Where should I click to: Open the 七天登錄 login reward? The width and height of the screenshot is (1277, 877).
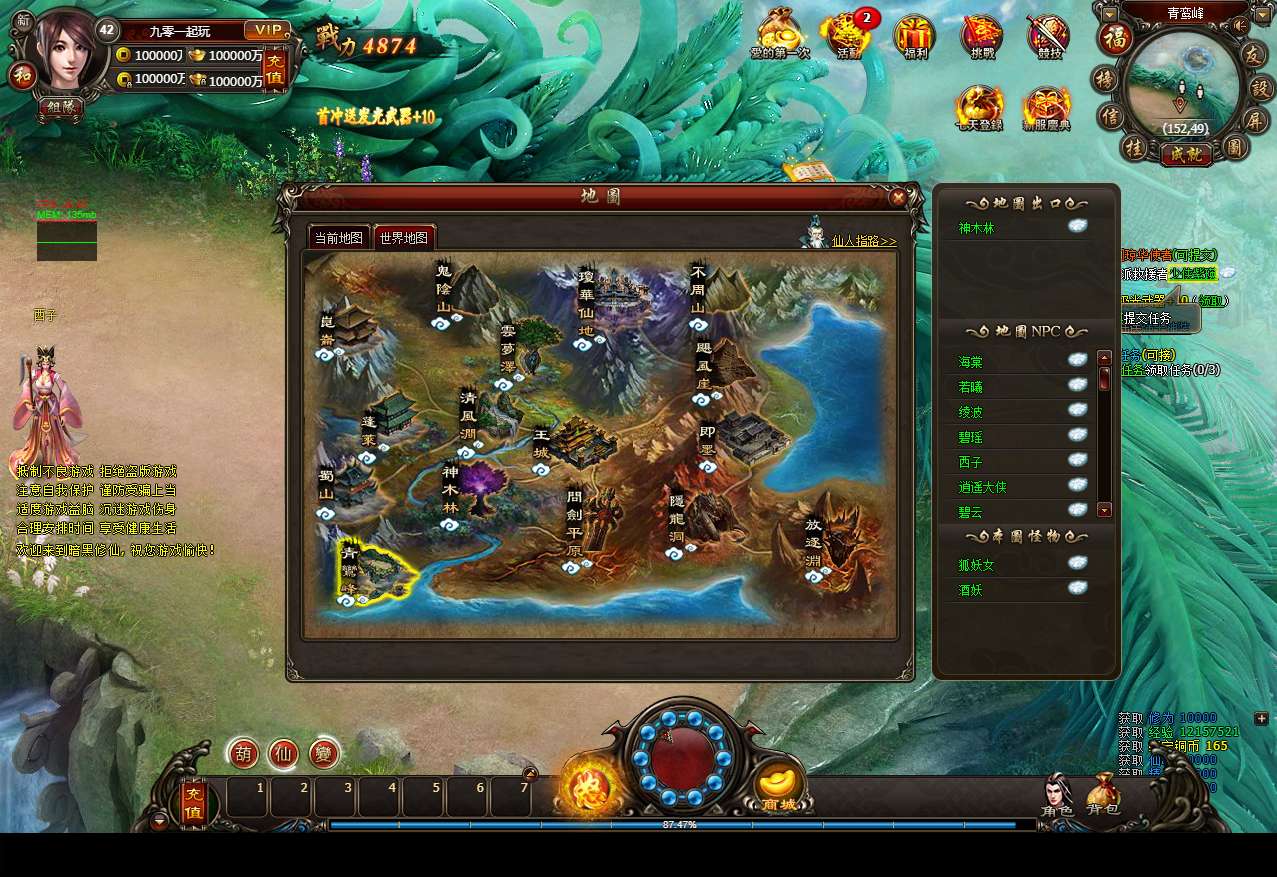[979, 108]
